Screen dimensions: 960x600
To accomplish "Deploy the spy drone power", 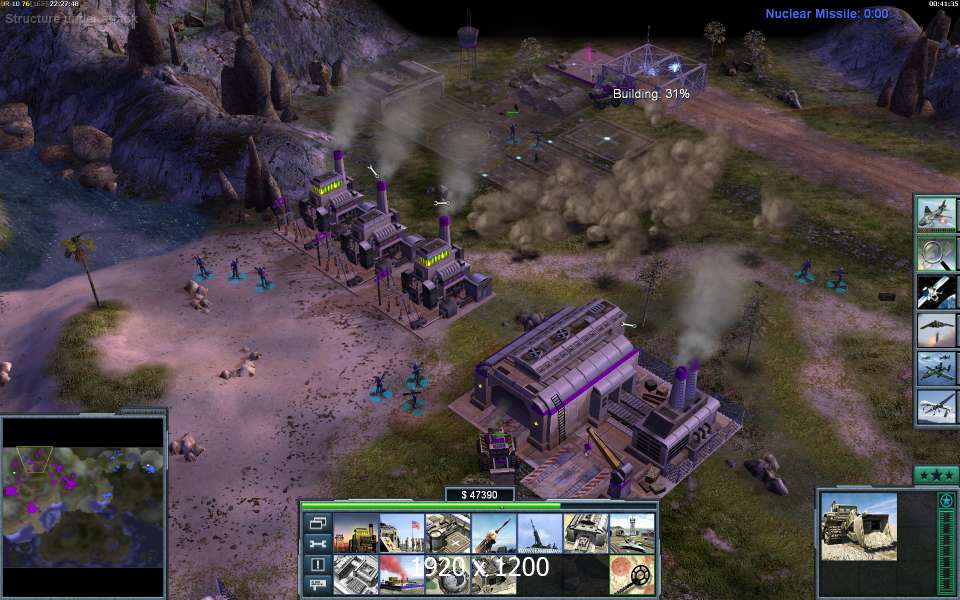I will 937,406.
